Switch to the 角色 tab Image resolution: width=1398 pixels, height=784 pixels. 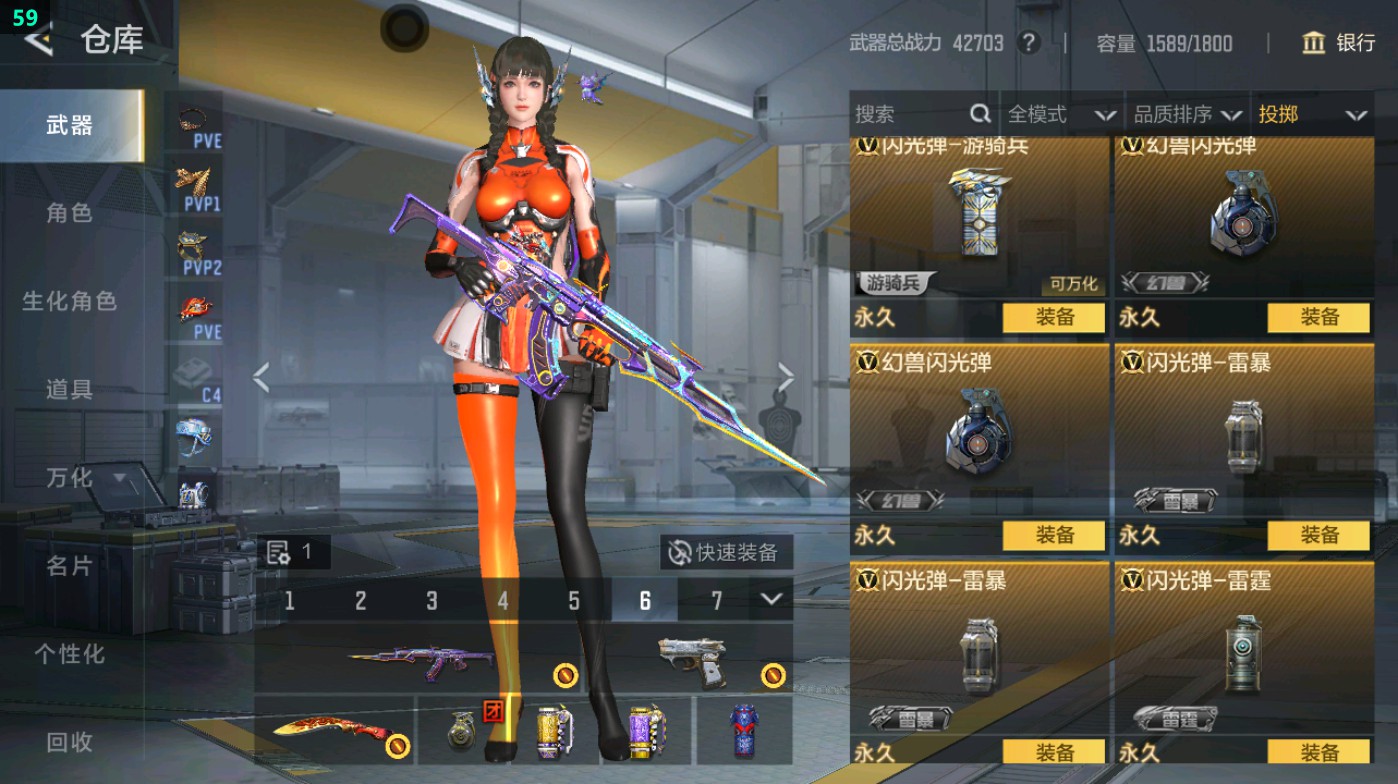coord(69,213)
